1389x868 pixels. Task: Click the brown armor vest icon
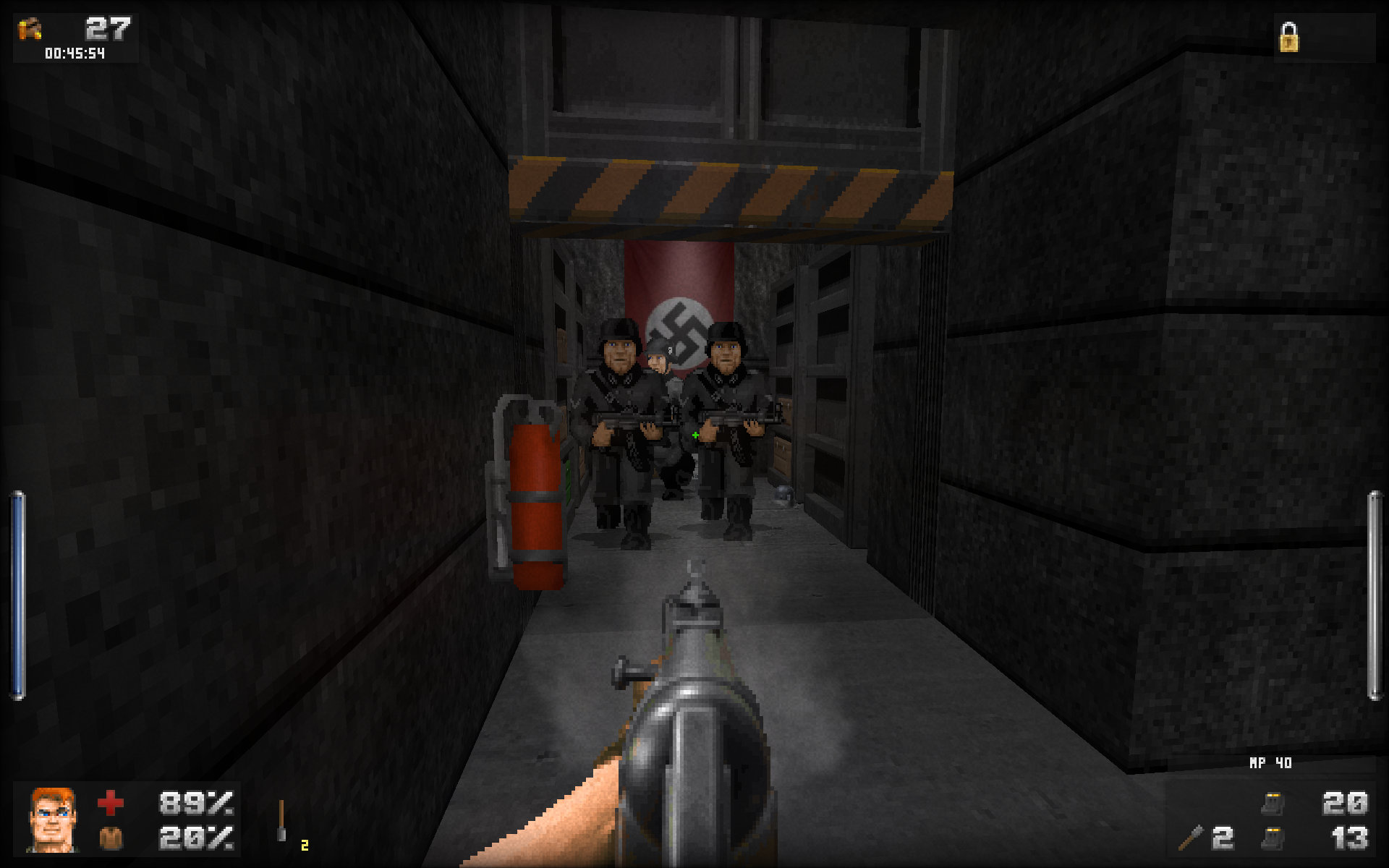pyautogui.click(x=111, y=838)
